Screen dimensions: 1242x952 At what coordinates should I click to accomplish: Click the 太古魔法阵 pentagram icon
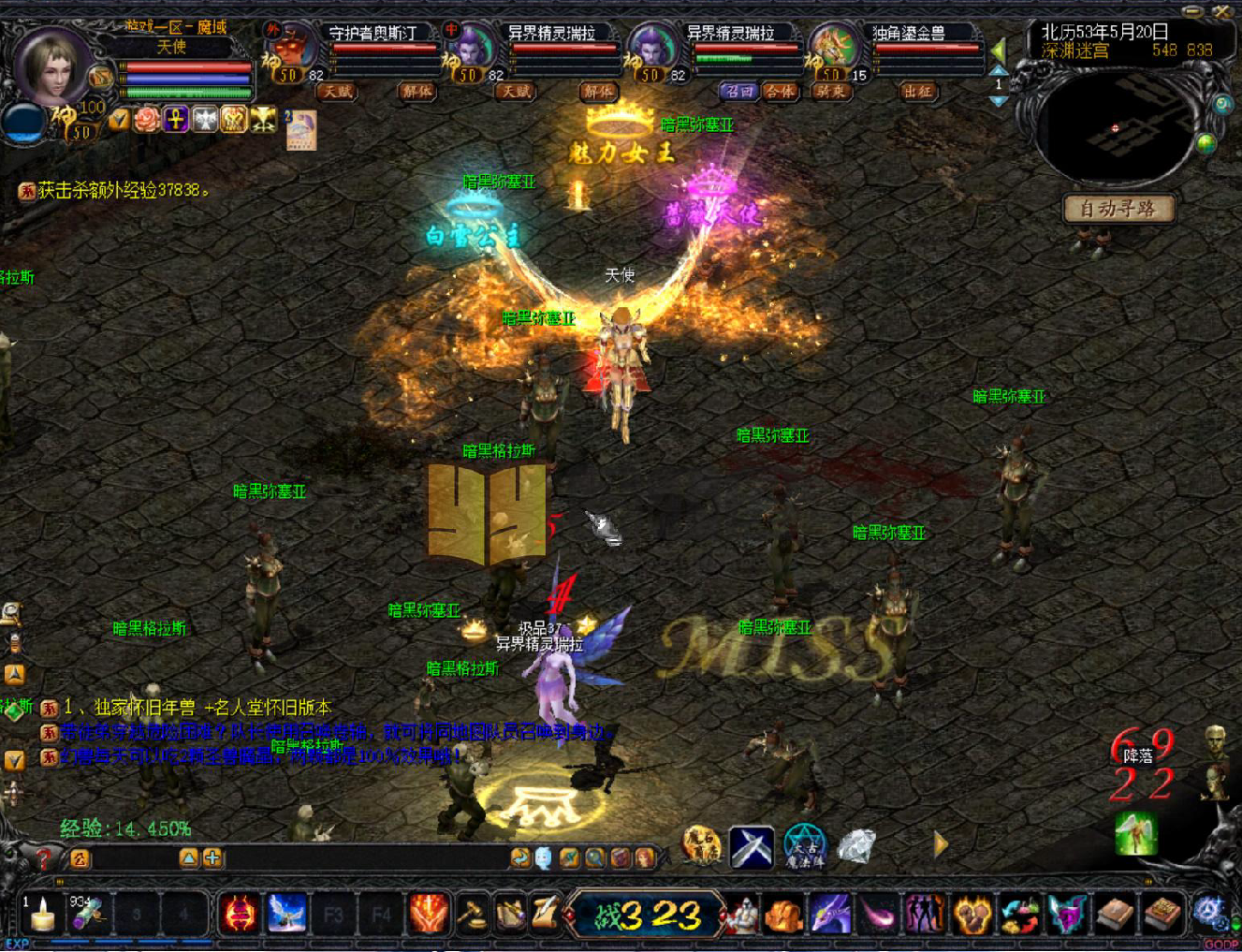point(804,846)
